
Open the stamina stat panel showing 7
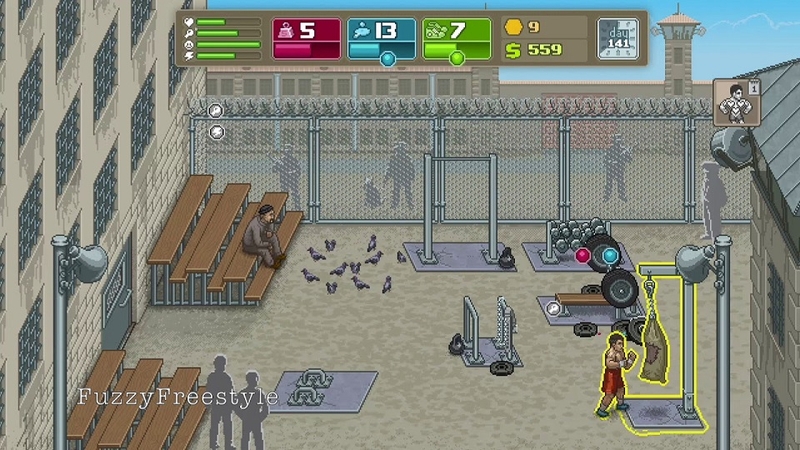point(456,38)
